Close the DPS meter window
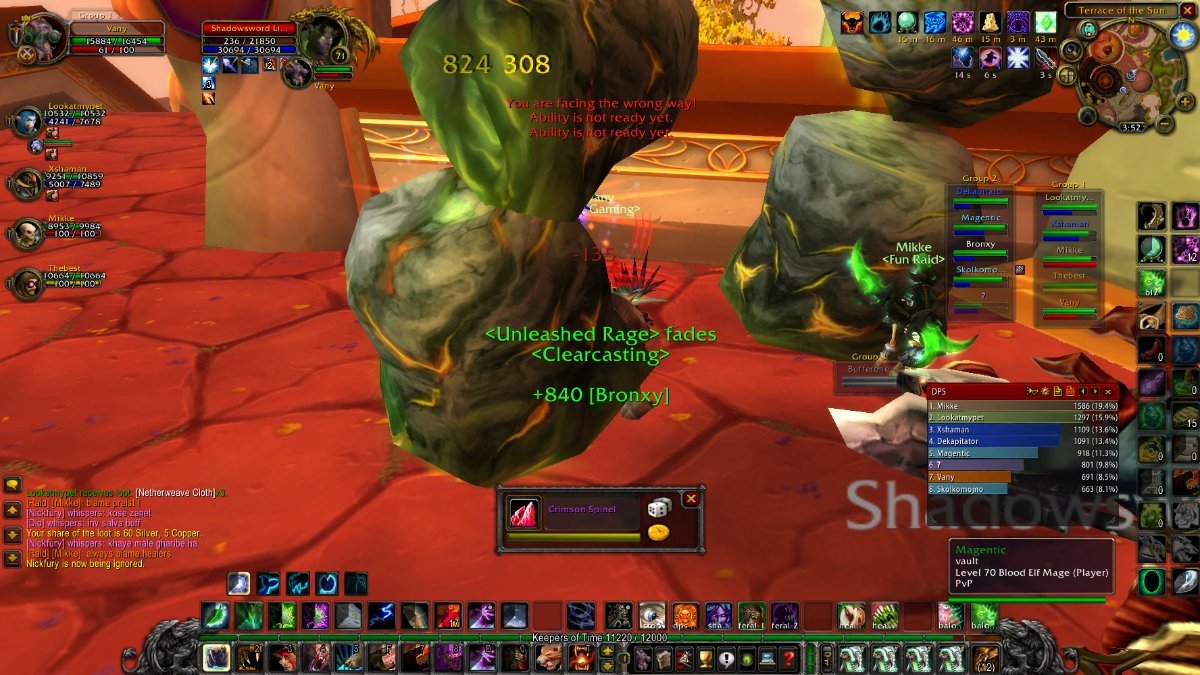The width and height of the screenshot is (1200, 675). [1108, 391]
